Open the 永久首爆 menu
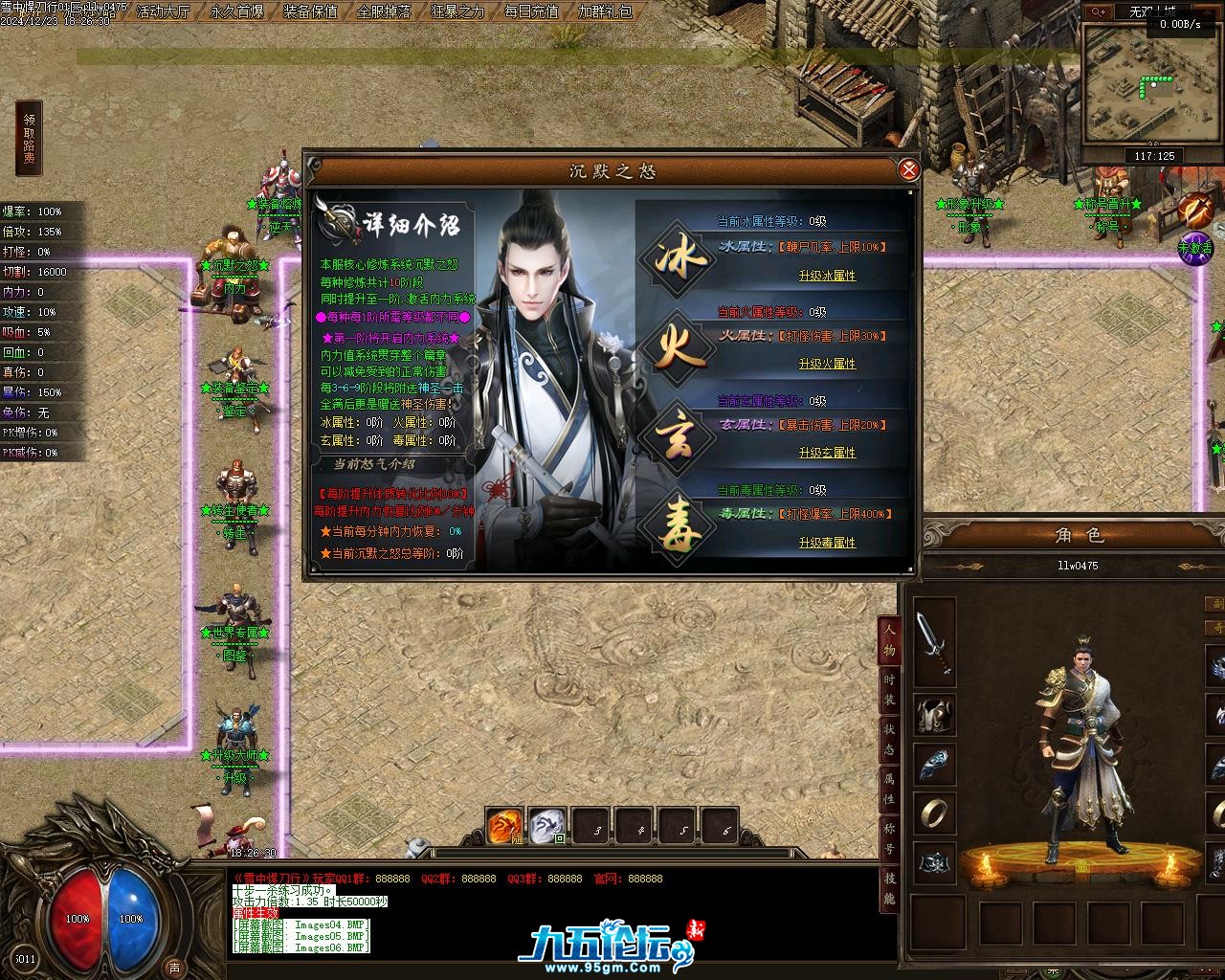The image size is (1225, 980). pos(236,11)
